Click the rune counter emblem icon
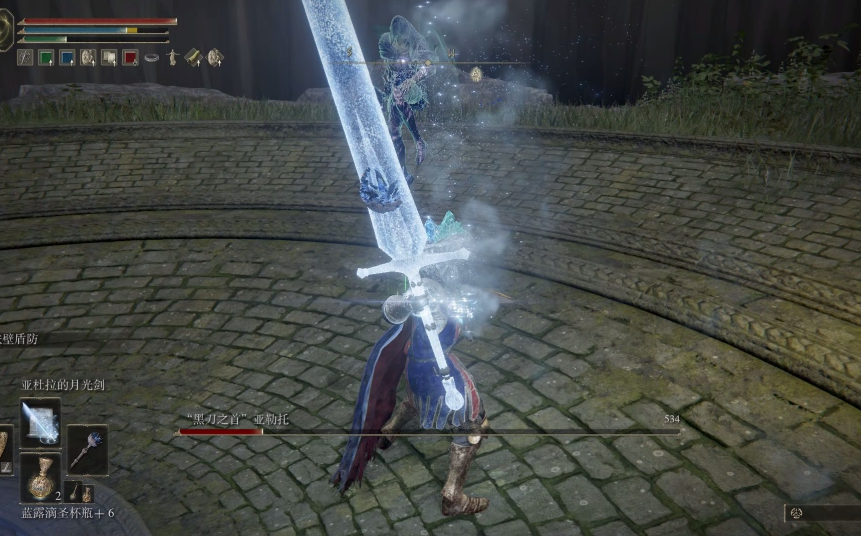The height and width of the screenshot is (536, 861). 796,513
